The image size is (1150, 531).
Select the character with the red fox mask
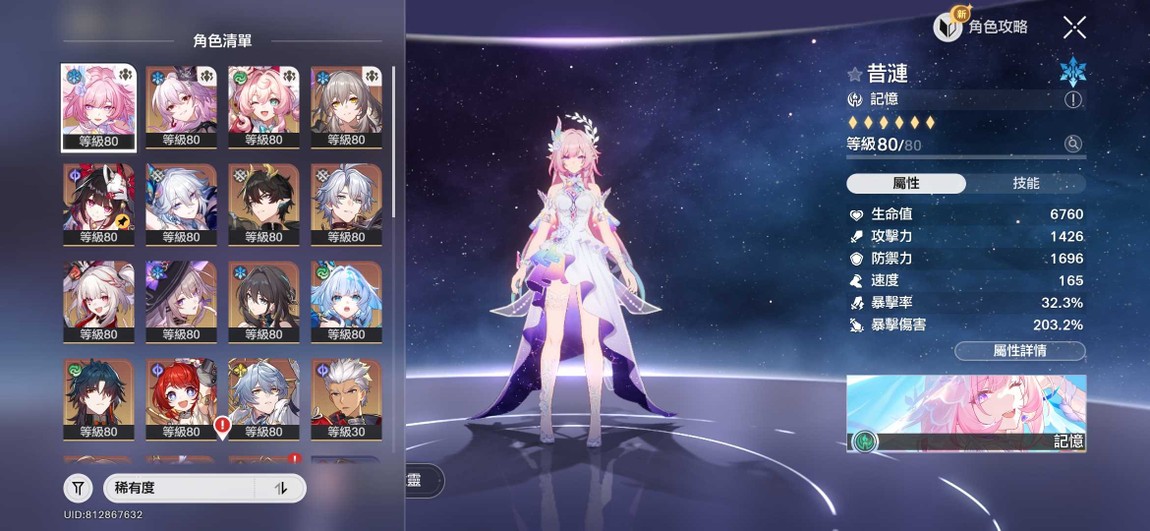point(98,204)
